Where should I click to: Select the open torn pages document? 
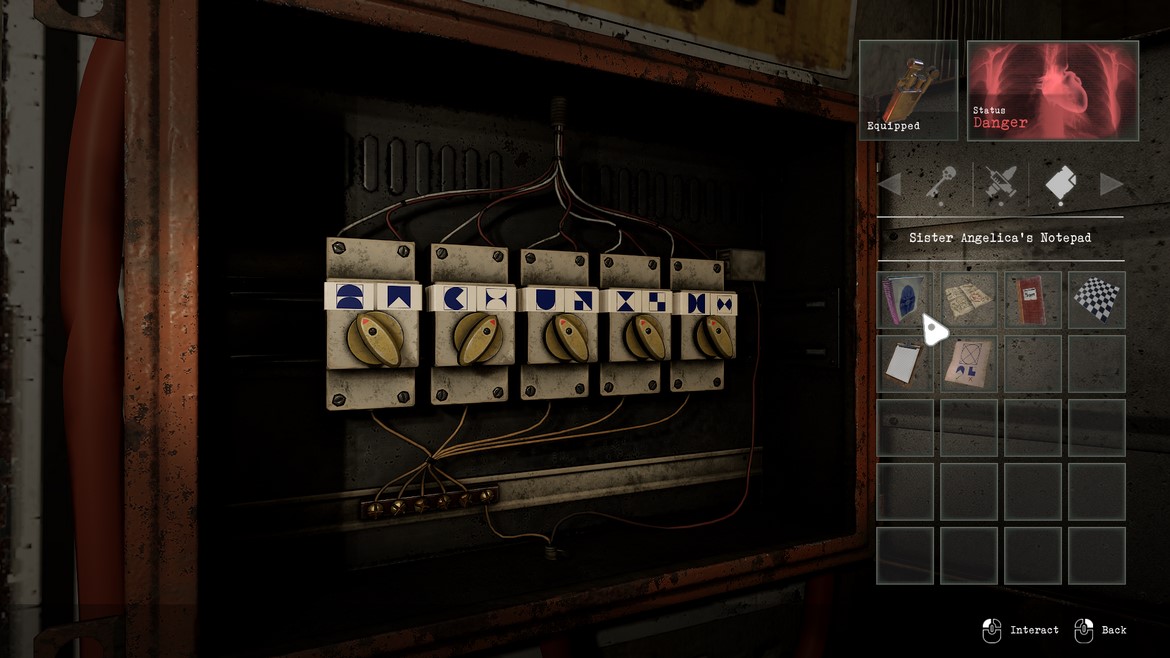coord(969,299)
